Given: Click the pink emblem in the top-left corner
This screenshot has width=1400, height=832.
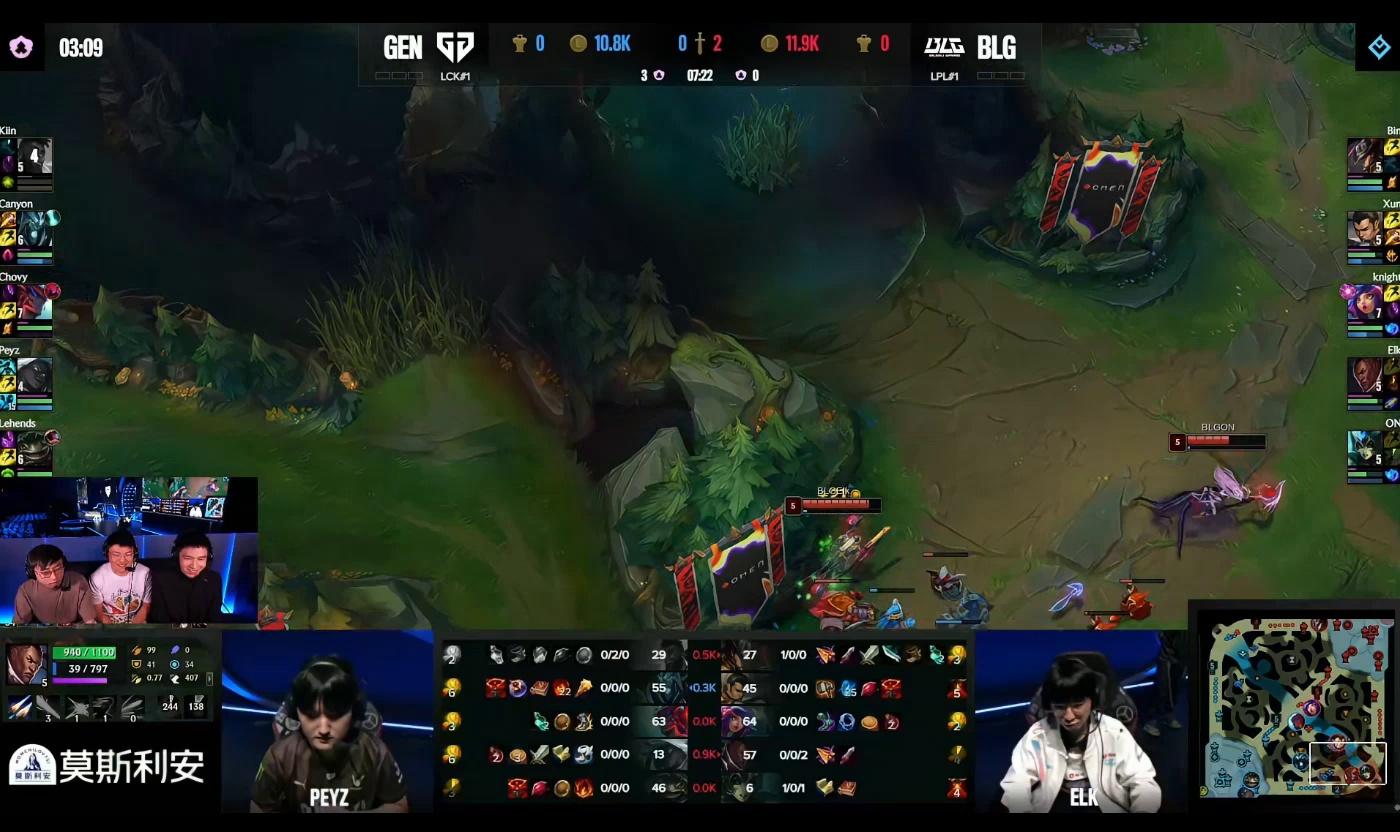Looking at the screenshot, I should (x=21, y=47).
